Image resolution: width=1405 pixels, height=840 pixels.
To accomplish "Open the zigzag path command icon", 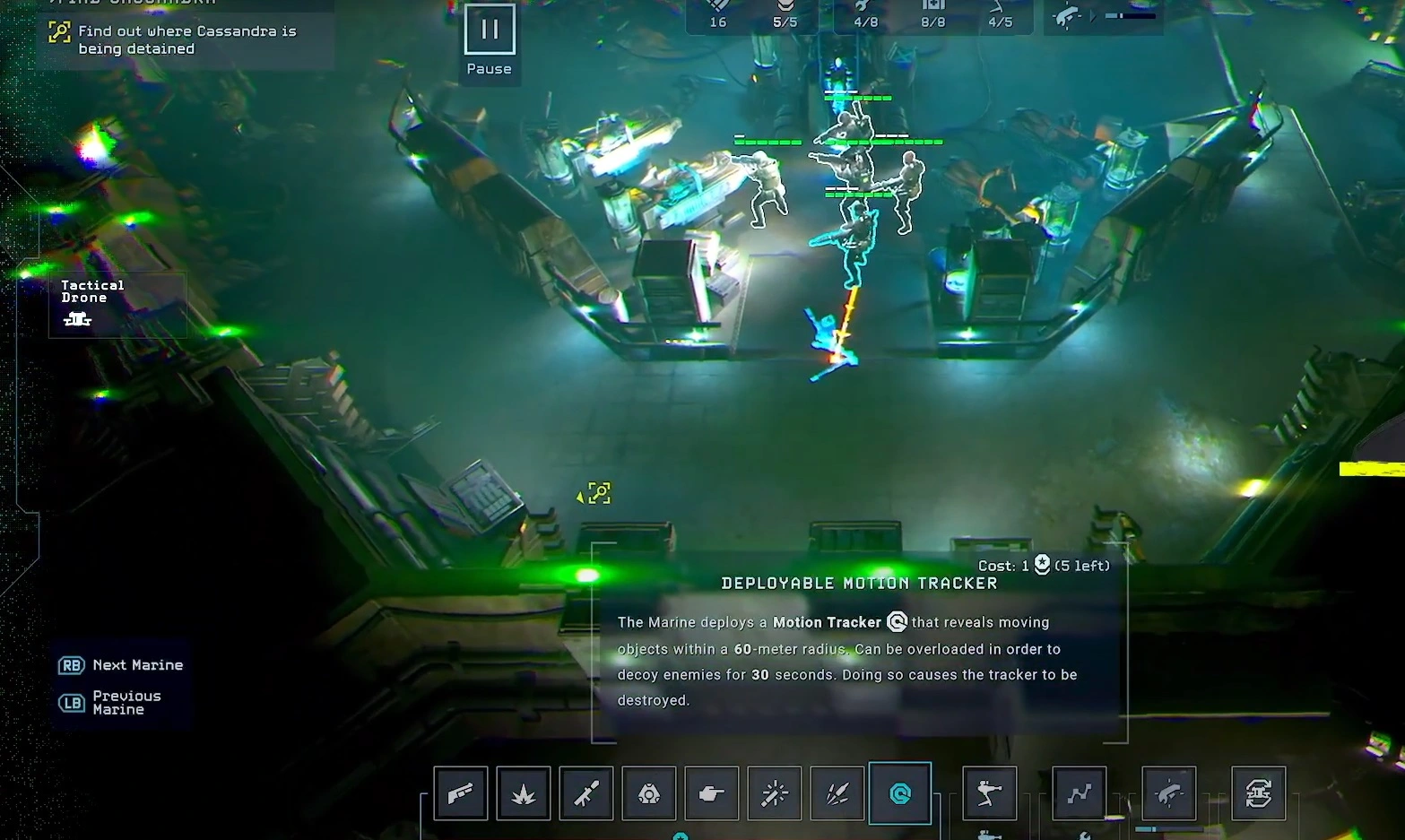I will [1080, 793].
